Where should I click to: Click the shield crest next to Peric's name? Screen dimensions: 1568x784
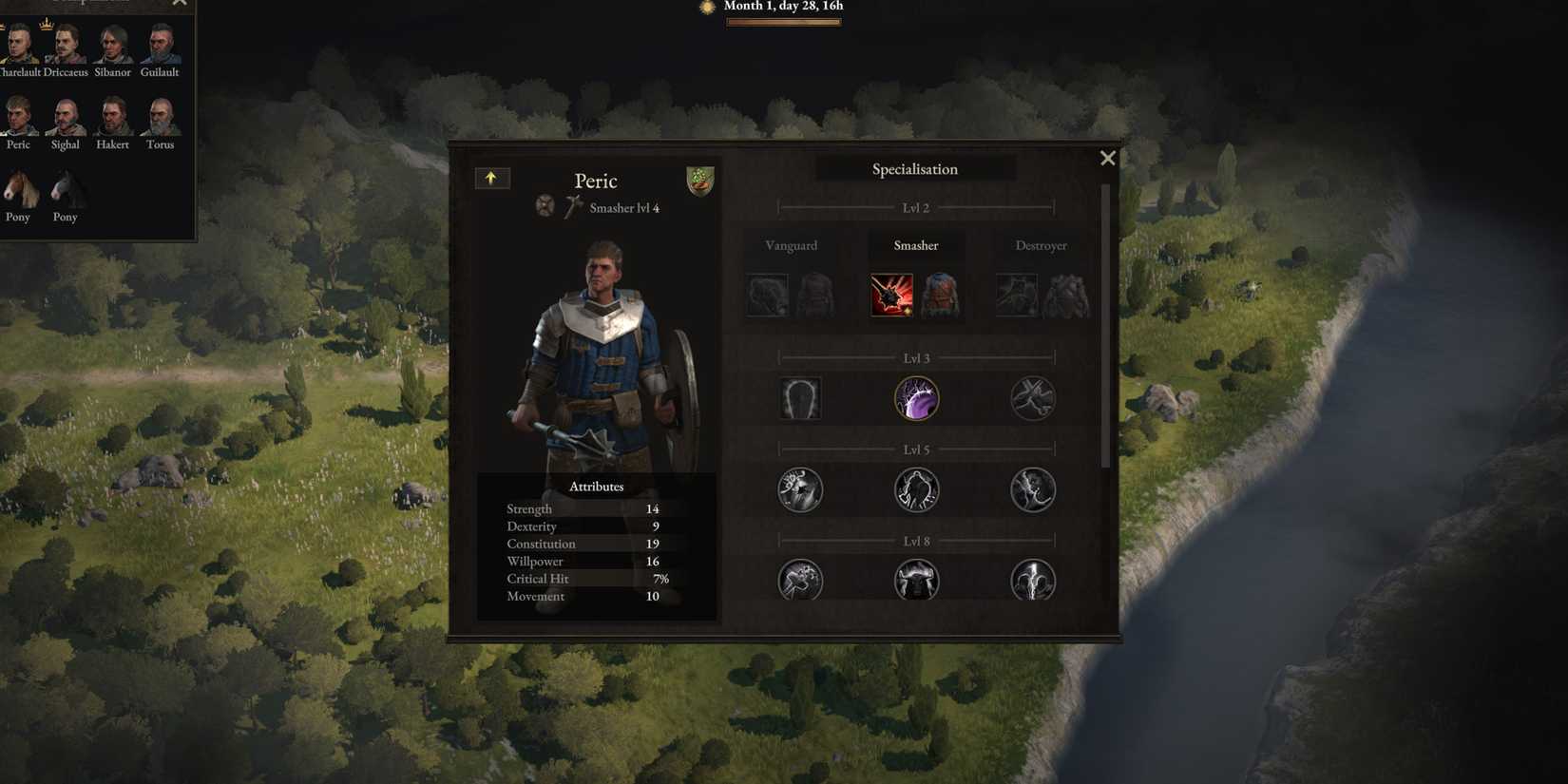(700, 180)
